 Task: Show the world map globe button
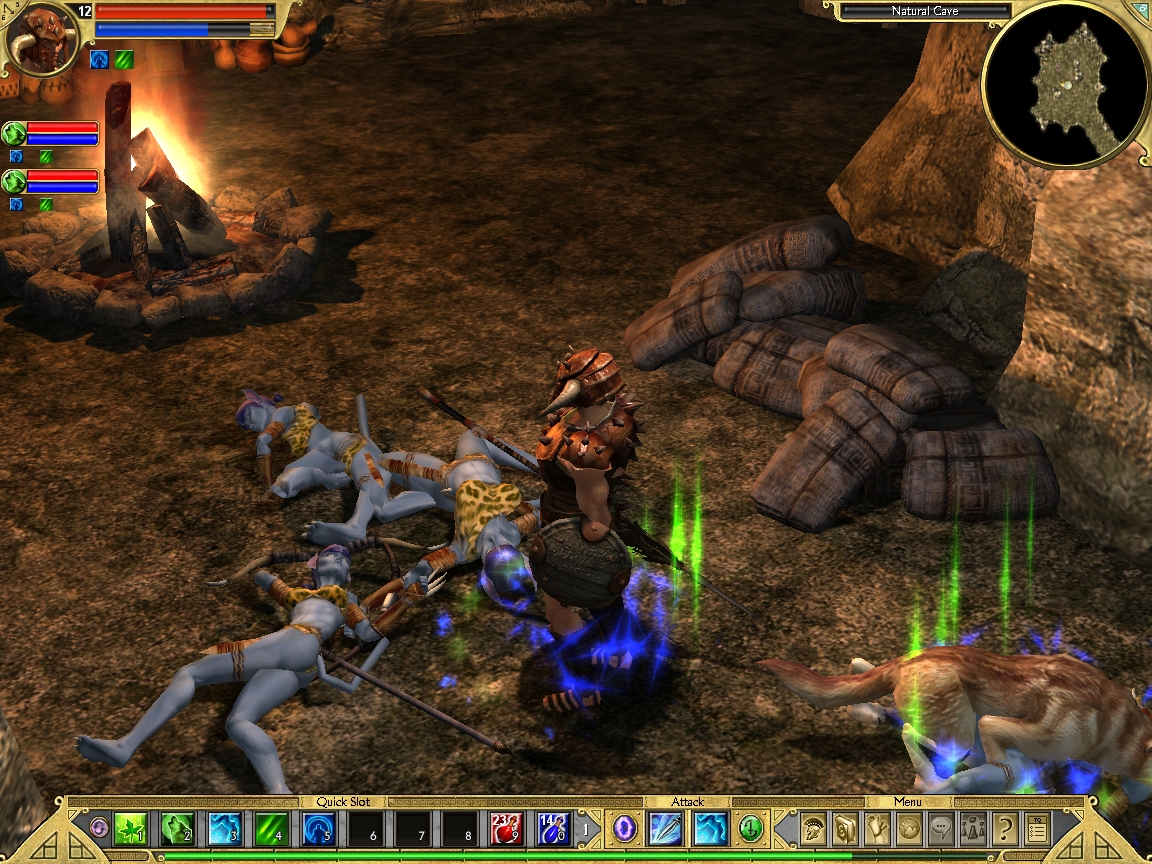[x=909, y=828]
